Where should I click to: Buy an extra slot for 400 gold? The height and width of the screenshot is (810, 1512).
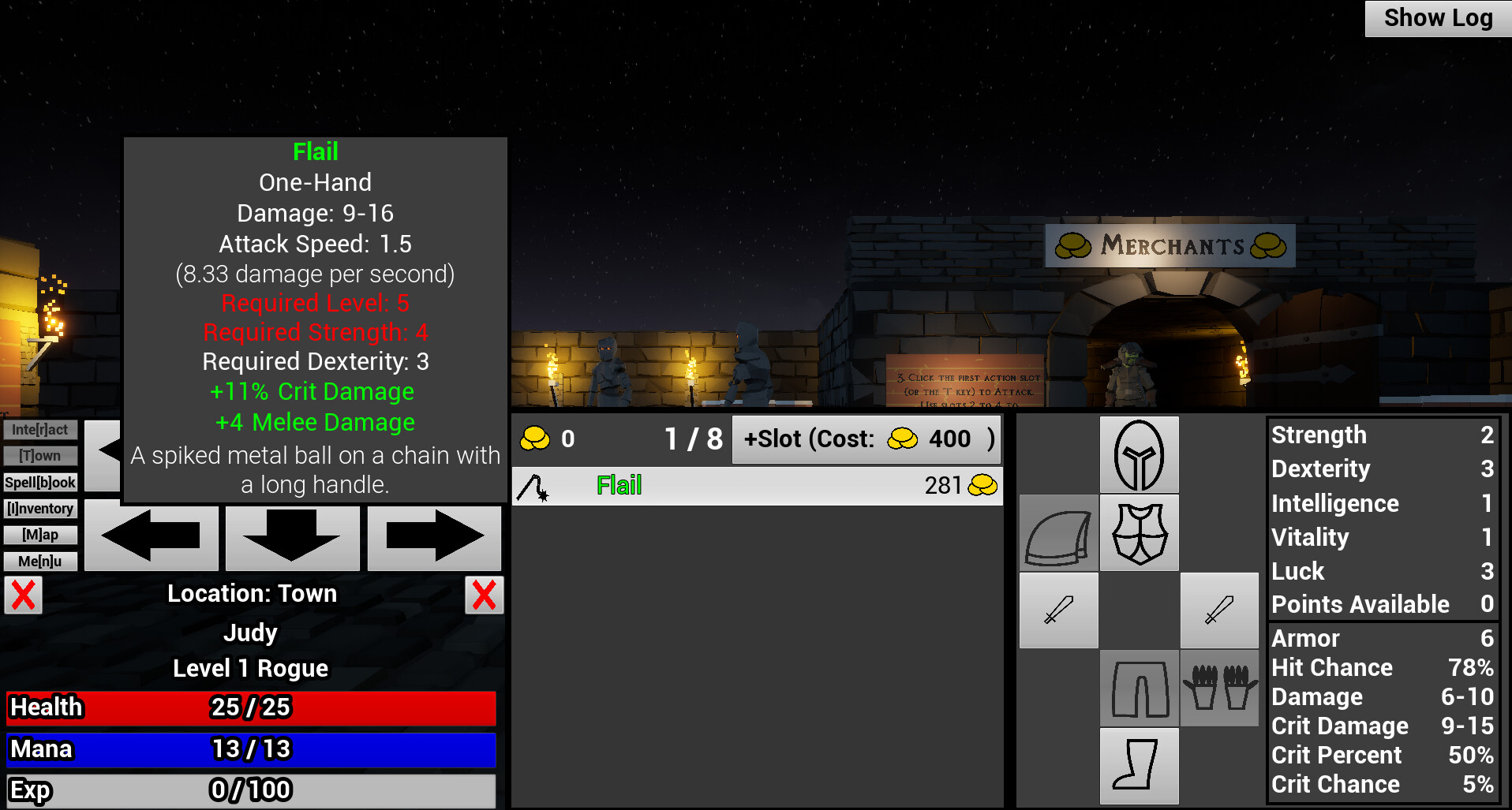pos(866,439)
